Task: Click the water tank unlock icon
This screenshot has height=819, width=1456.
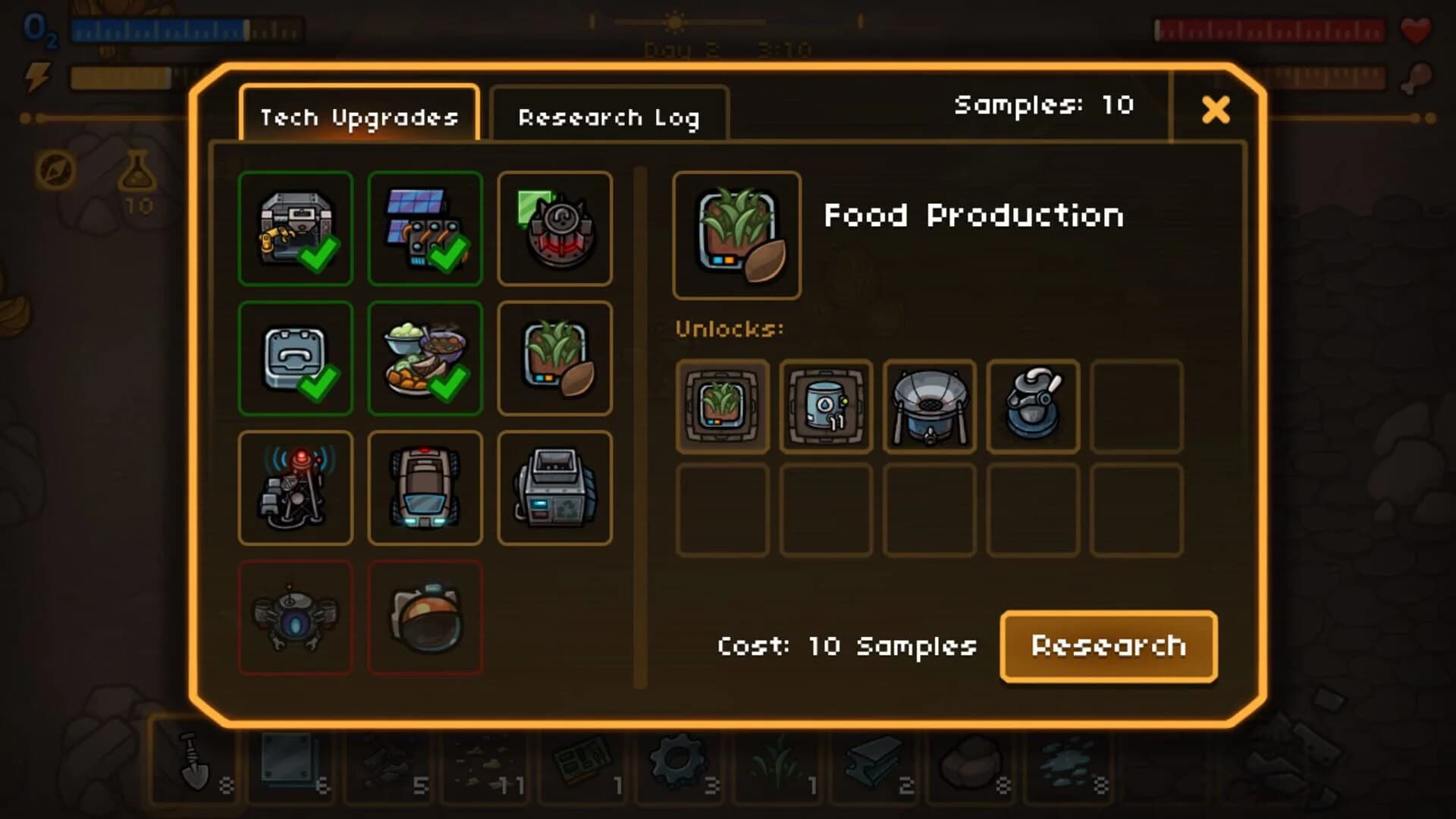Action: [825, 407]
